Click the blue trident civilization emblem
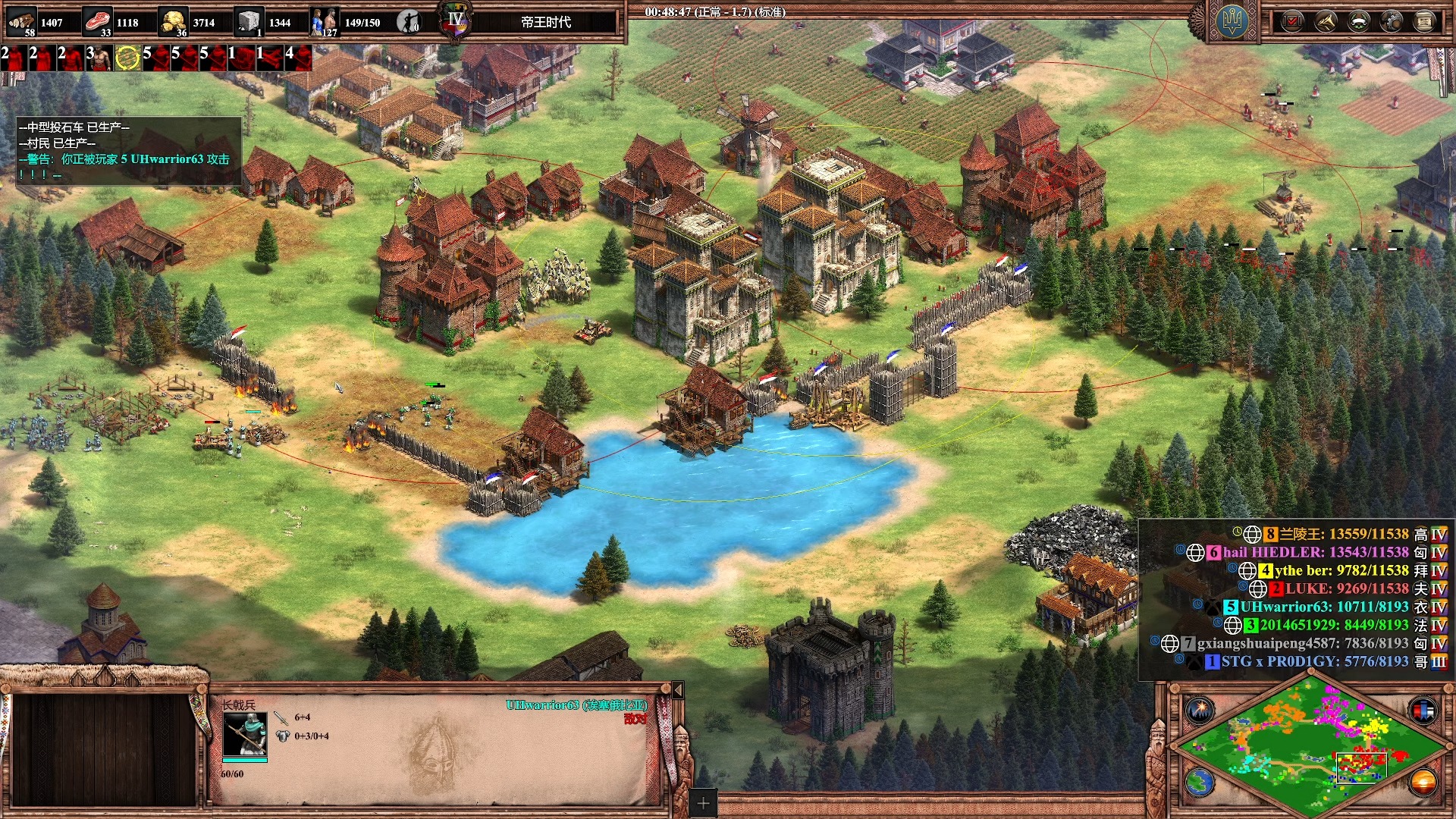 click(x=1232, y=21)
